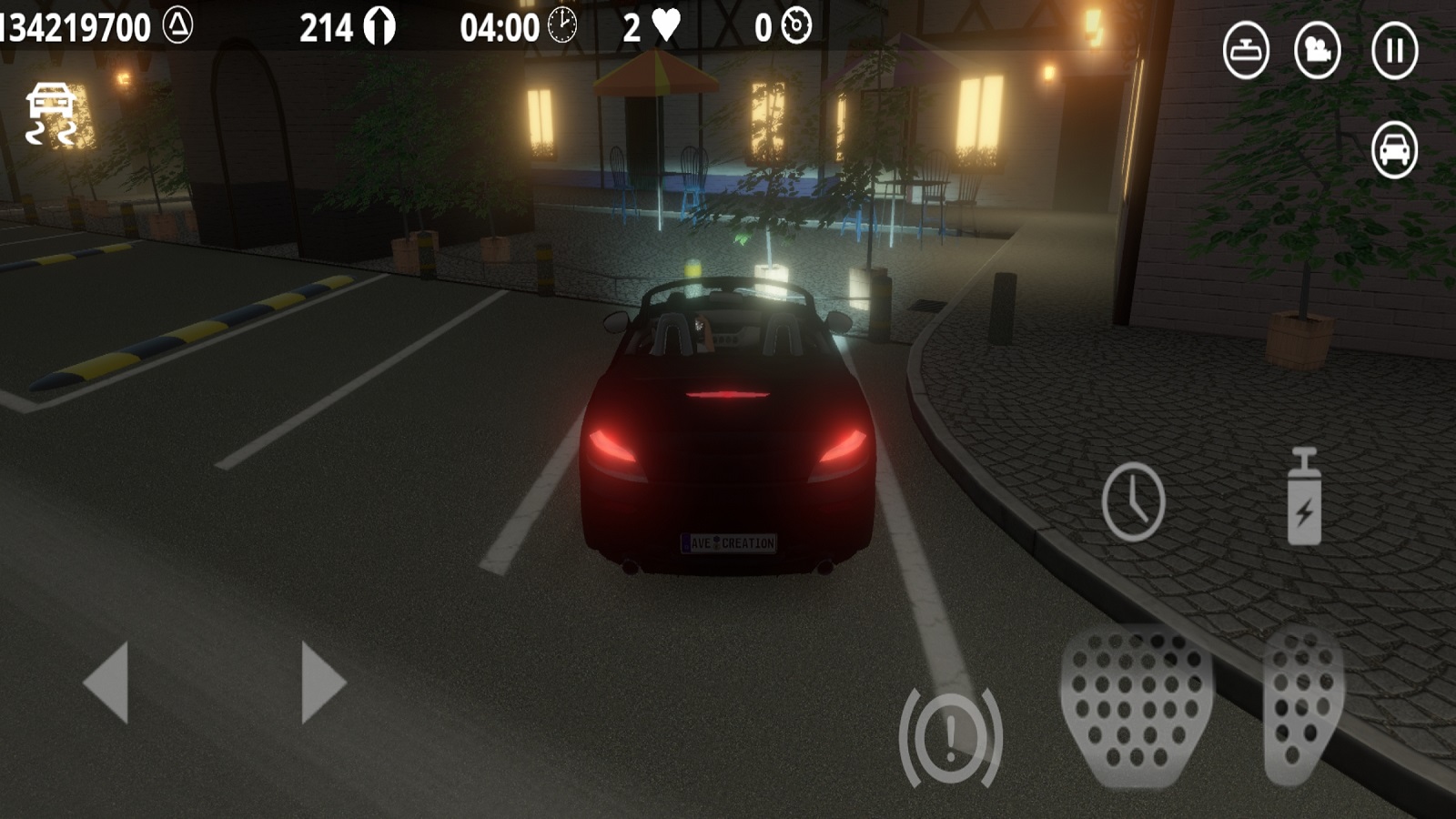Toggle the traction control icon
Viewport: 1456px width, 819px height.
click(51, 114)
